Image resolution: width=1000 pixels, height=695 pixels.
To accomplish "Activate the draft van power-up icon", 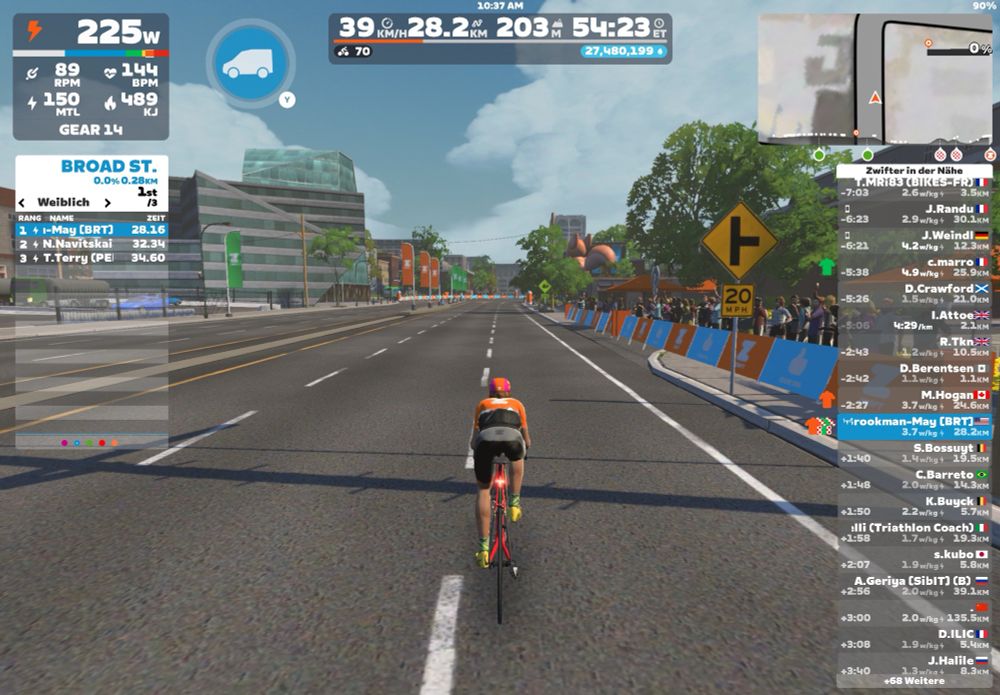I will coord(250,64).
